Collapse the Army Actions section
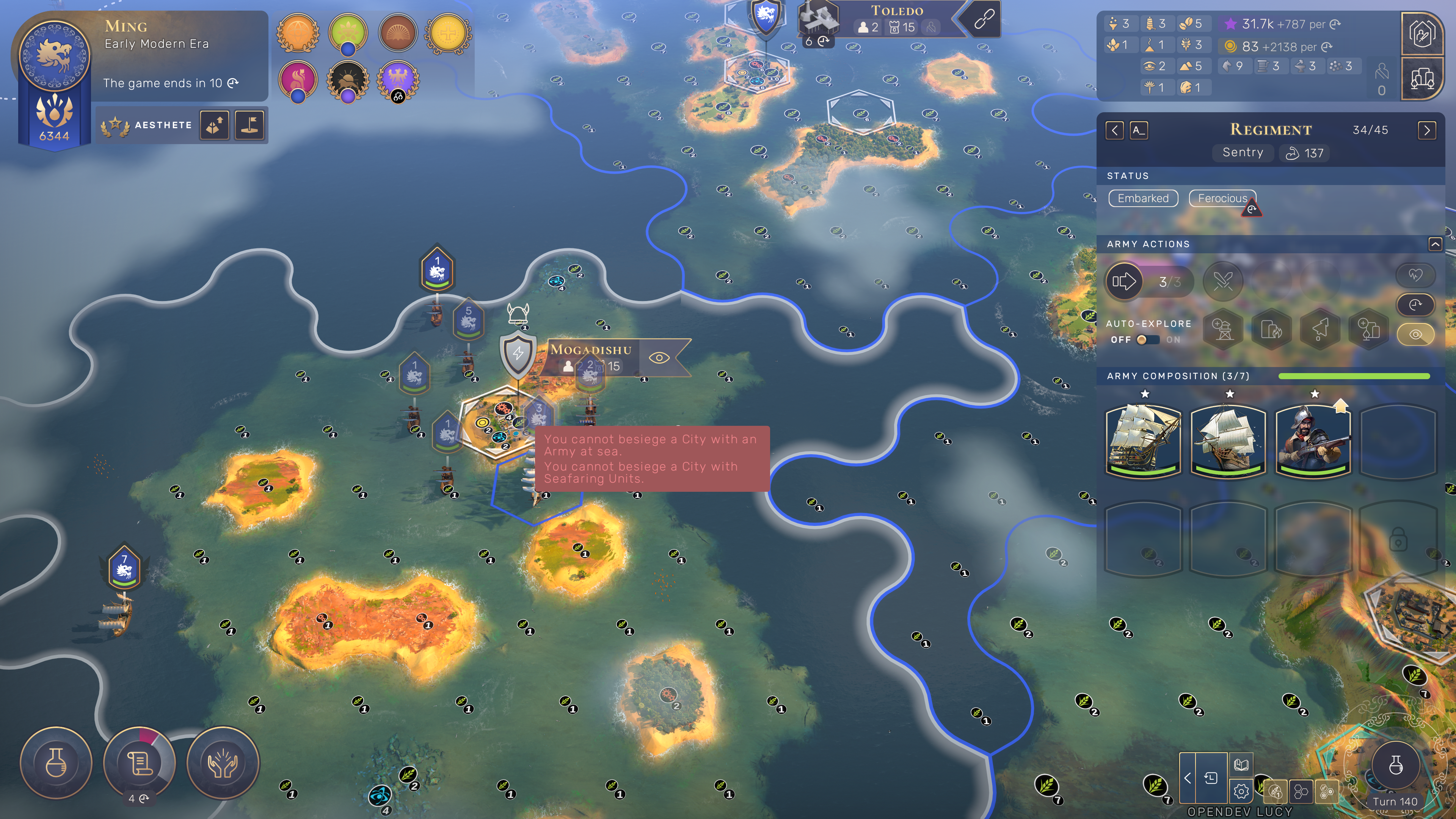Image resolution: width=1456 pixels, height=819 pixels. 1434,244
